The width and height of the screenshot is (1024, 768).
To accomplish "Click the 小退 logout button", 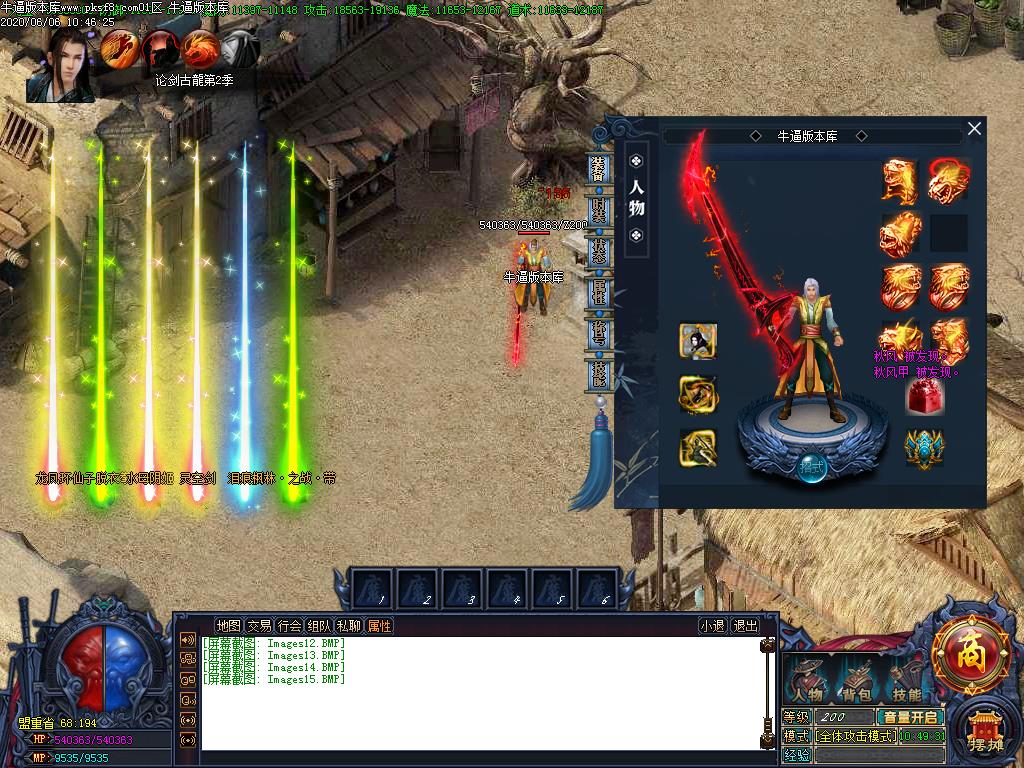I will point(712,626).
